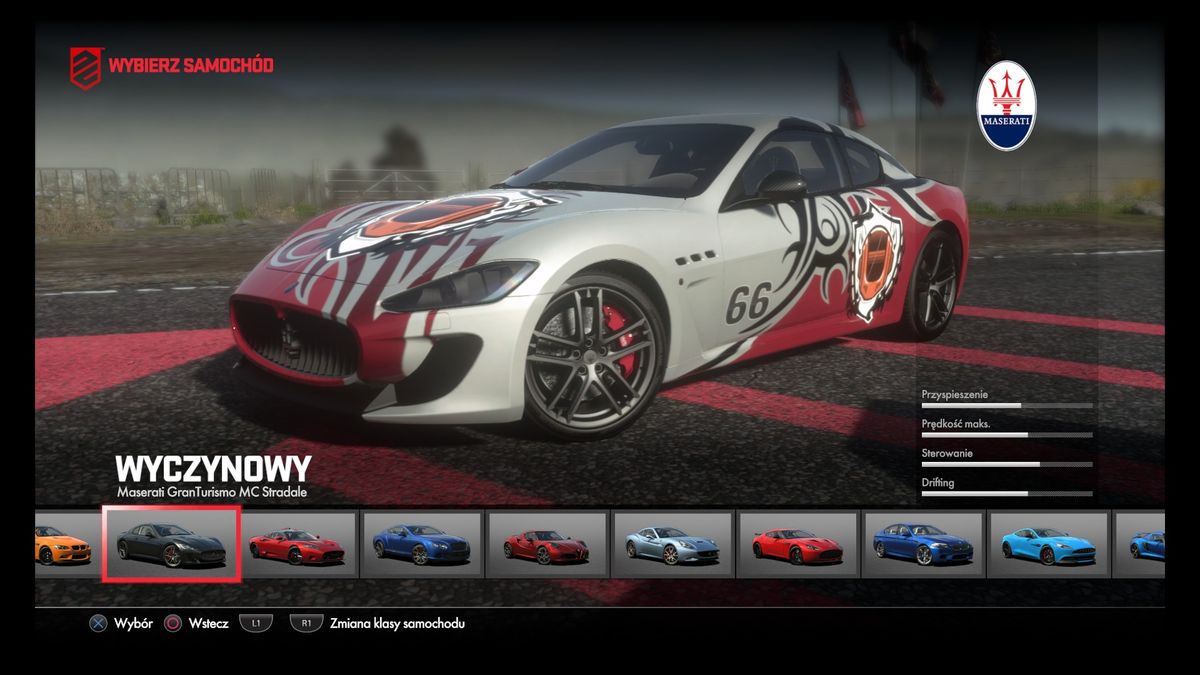Choose the bright cyan Aston Martin thumbnail
The width and height of the screenshot is (1200, 675).
click(x=1047, y=545)
